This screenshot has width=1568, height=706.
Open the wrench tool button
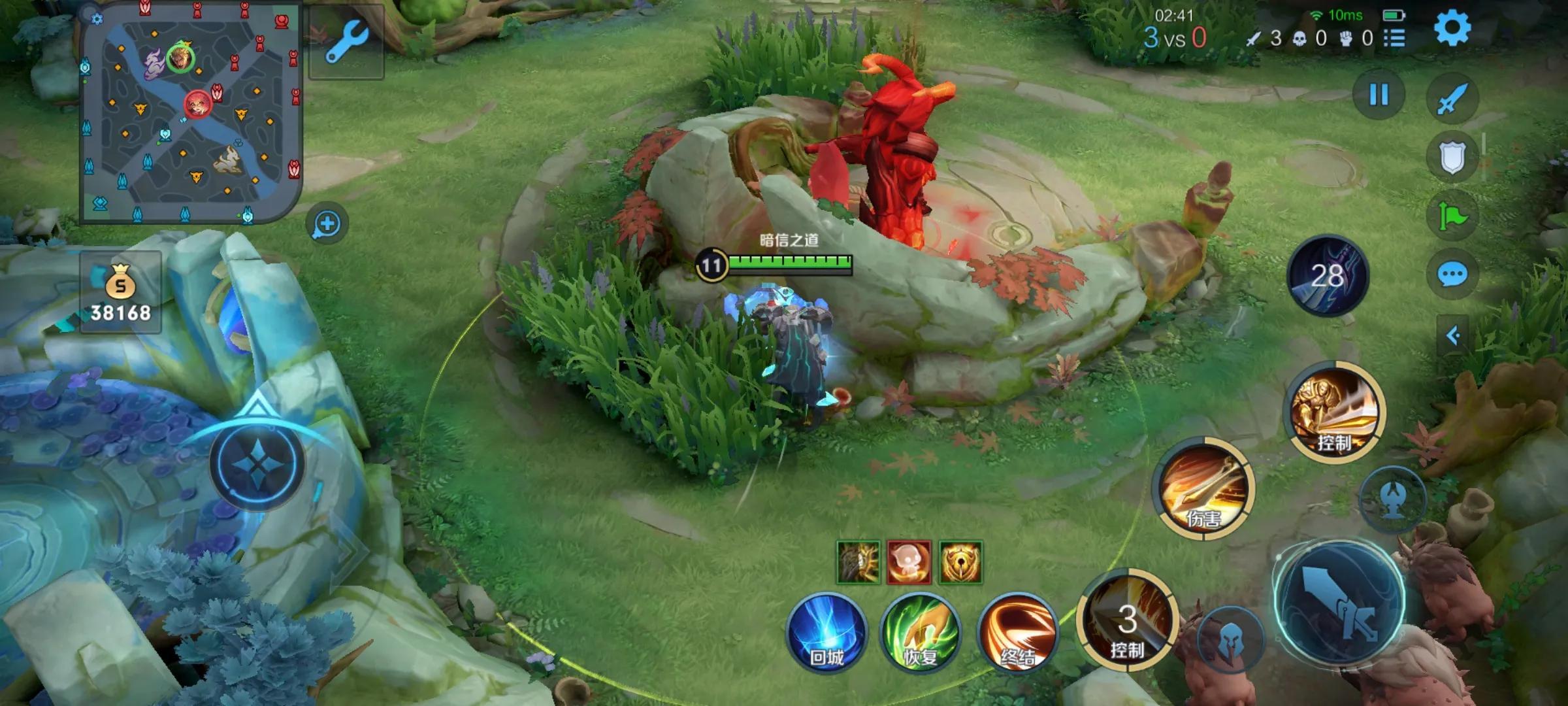pos(346,42)
